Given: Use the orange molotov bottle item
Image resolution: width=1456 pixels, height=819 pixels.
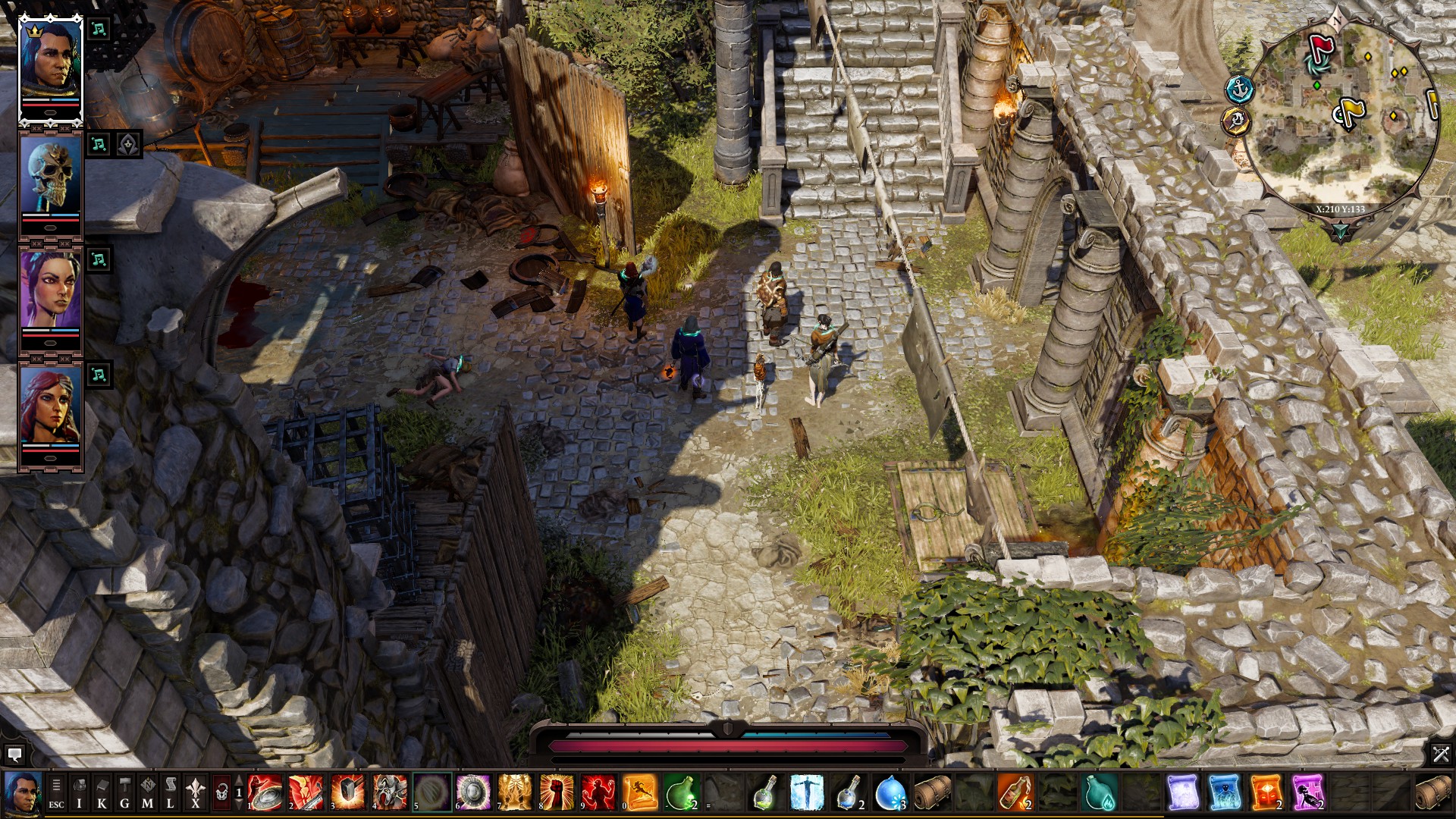Looking at the screenshot, I should [1015, 792].
